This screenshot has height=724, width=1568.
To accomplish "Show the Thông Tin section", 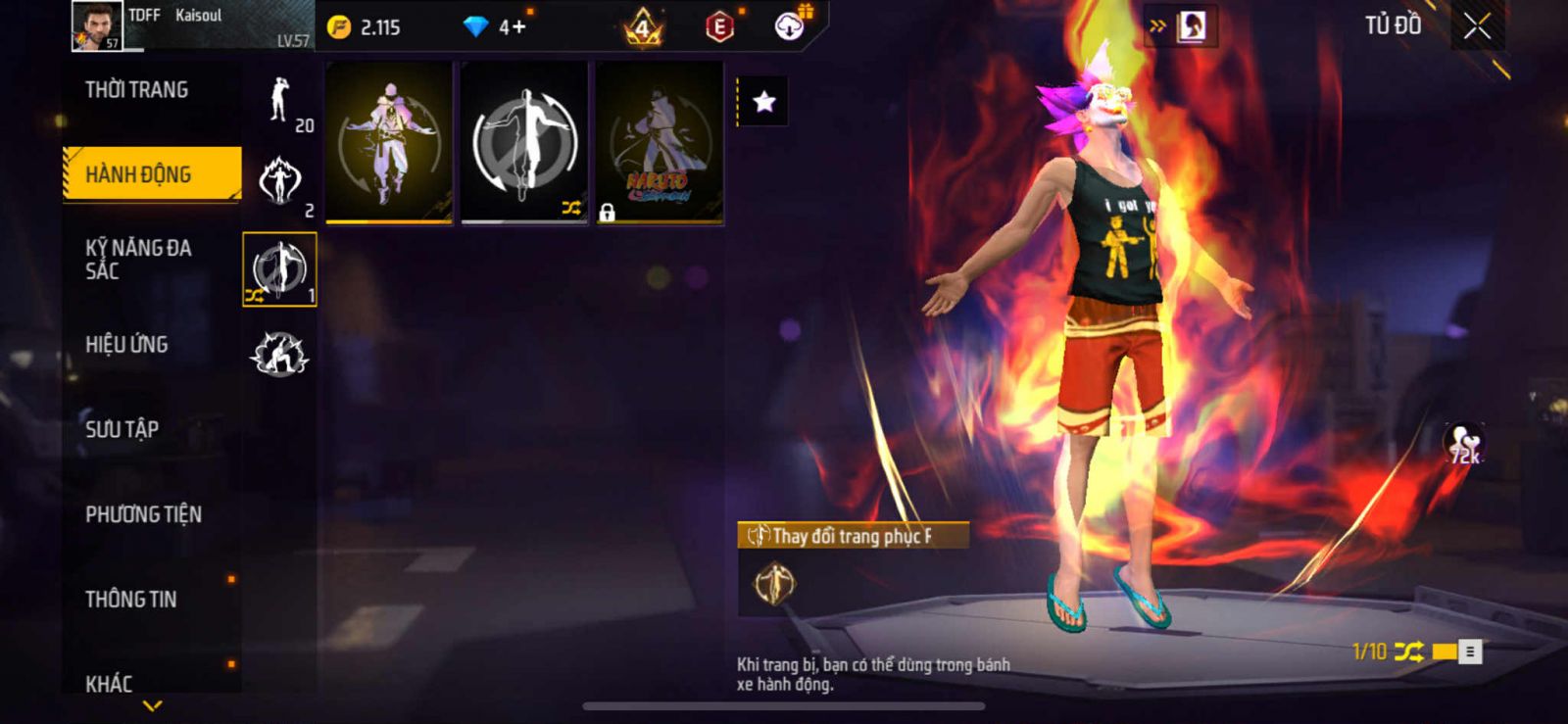I will point(131,599).
